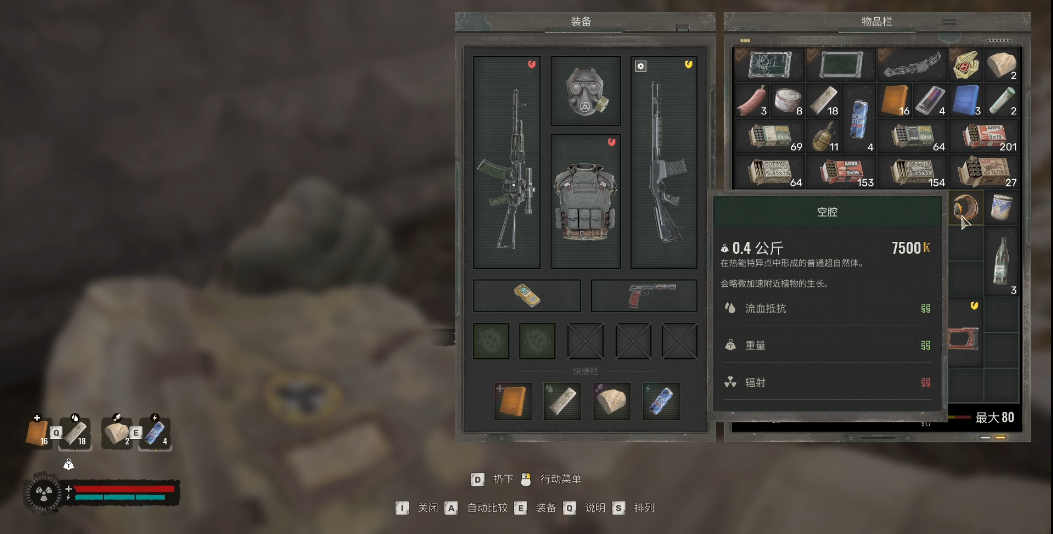Screen dimensions: 1053x534
Task: Pick the blue energy drink can
Action: [860, 118]
